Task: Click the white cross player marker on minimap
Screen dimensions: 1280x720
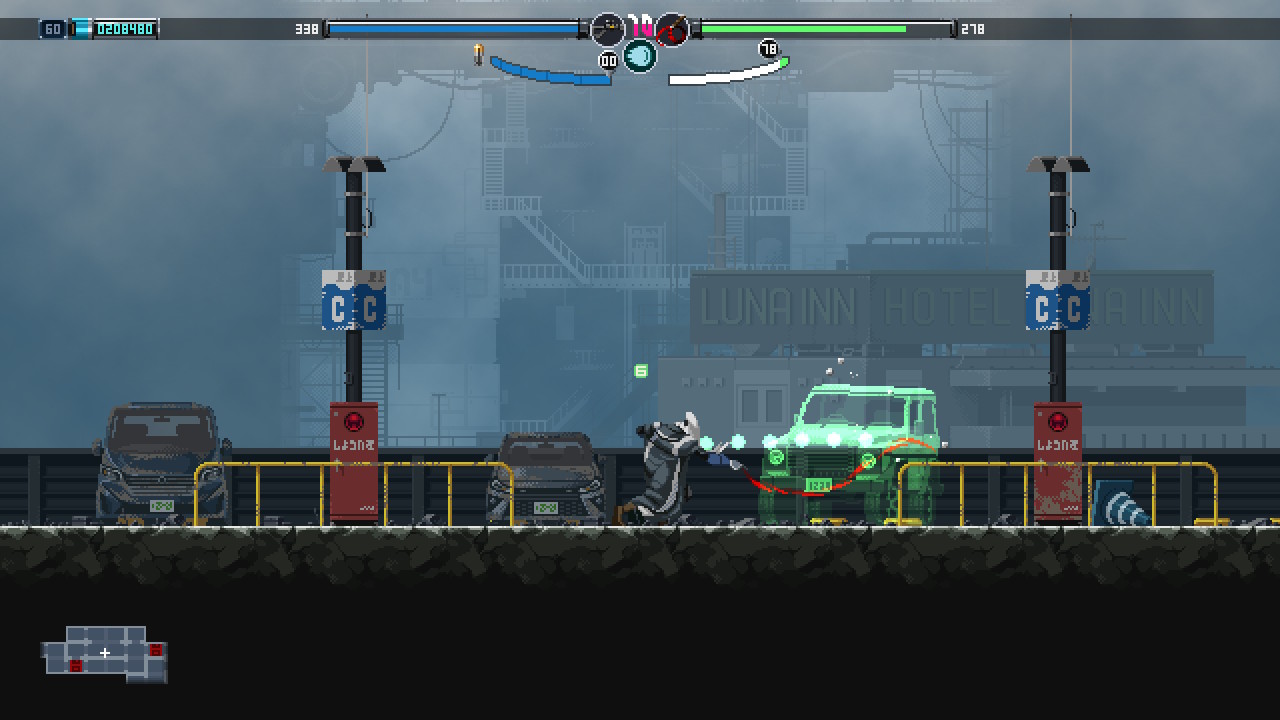Action: [x=105, y=653]
